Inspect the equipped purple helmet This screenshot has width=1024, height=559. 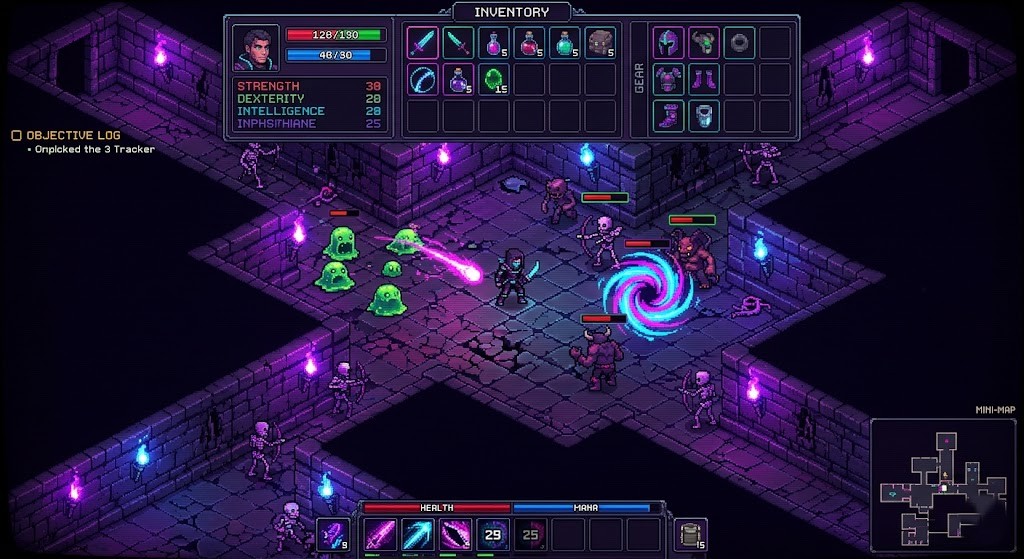point(669,43)
